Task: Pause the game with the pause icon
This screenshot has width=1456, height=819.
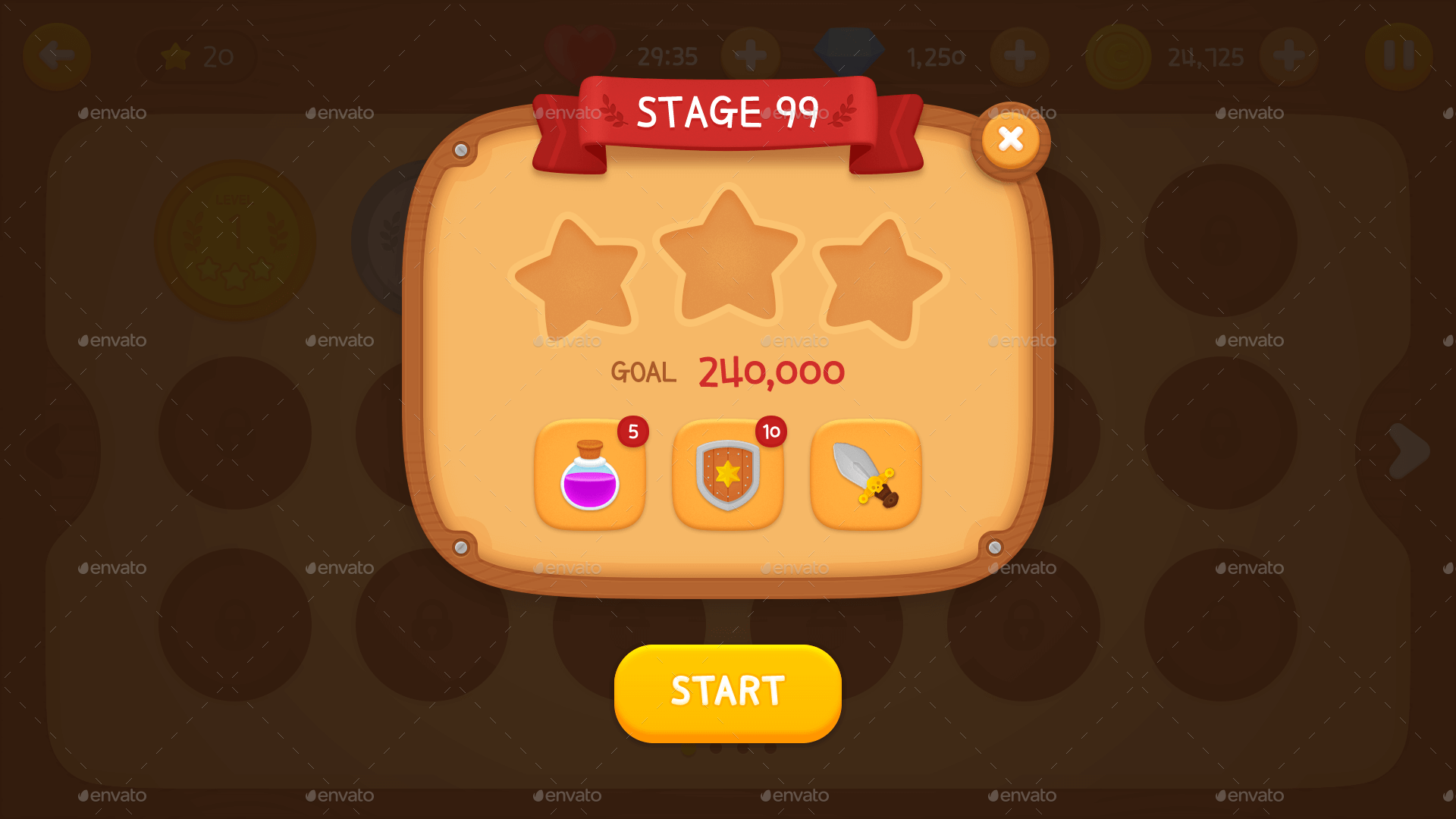Action: (x=1398, y=55)
